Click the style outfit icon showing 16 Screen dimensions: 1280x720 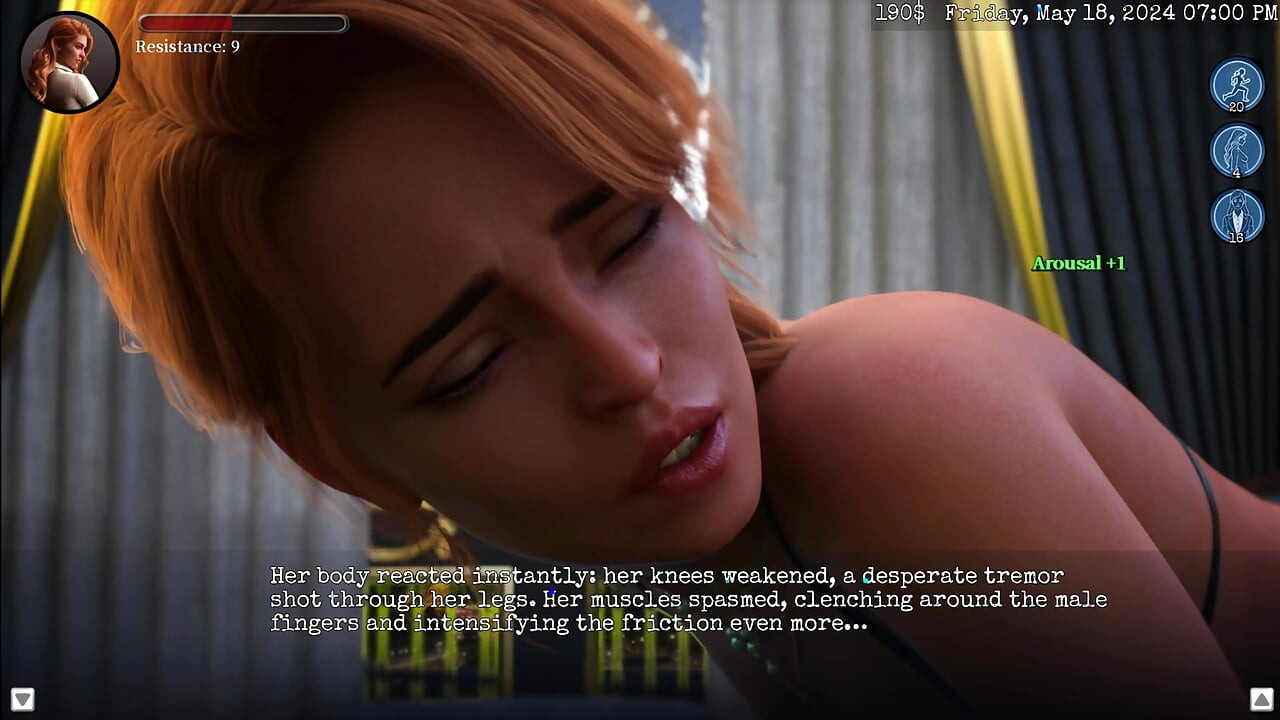[1237, 217]
